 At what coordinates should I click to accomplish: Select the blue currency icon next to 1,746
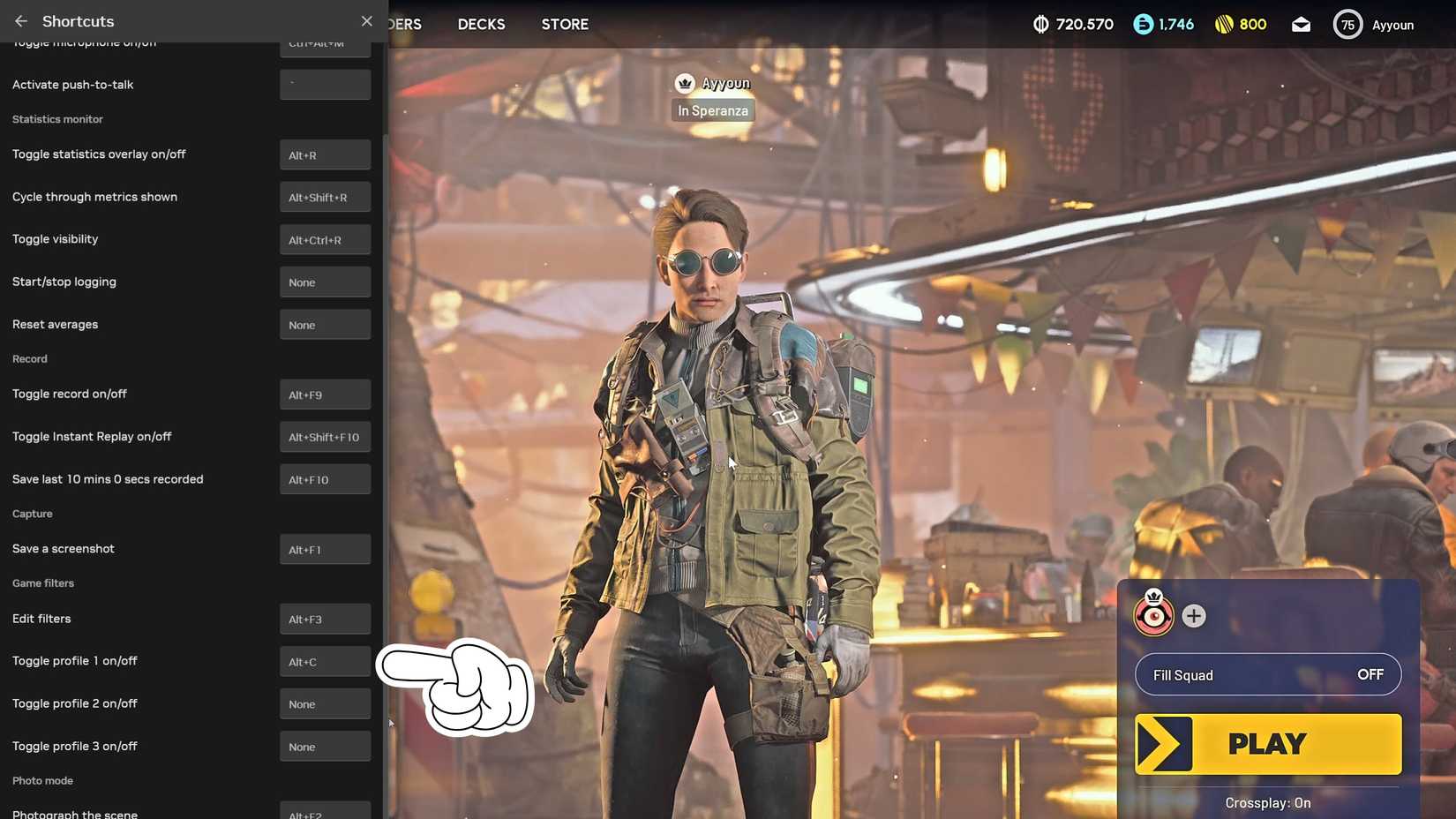(1138, 24)
